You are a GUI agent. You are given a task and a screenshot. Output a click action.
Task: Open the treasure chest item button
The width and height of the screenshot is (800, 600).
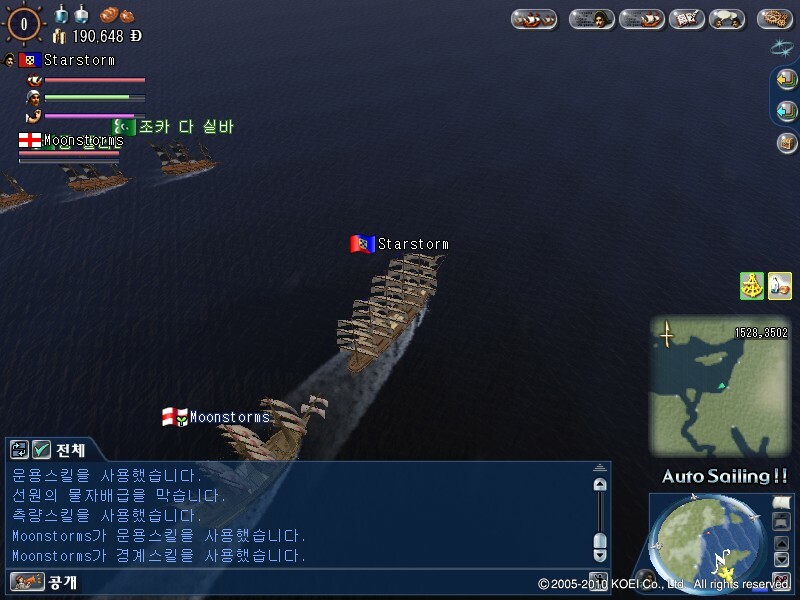(785, 142)
